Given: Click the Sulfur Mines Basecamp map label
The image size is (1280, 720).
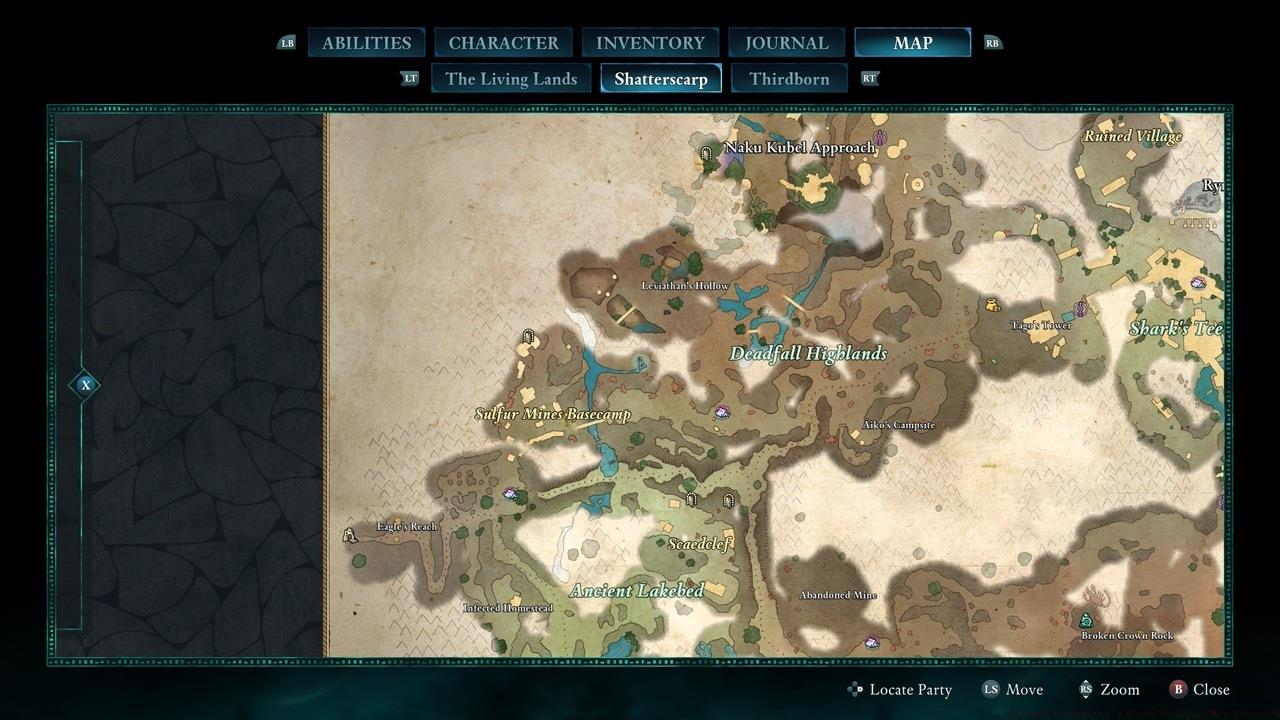Looking at the screenshot, I should point(552,414).
